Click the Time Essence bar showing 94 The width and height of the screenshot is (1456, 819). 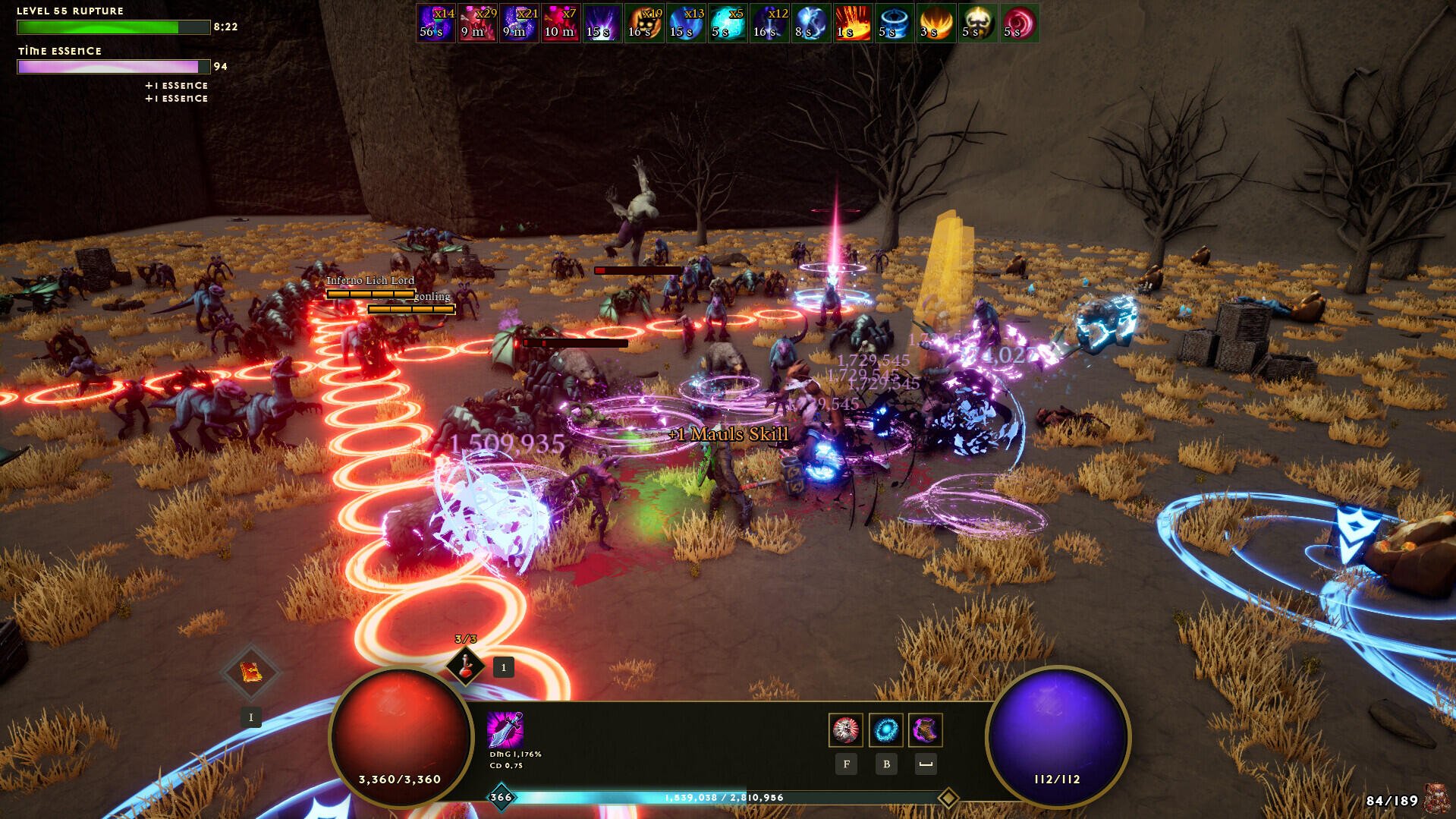[x=112, y=67]
